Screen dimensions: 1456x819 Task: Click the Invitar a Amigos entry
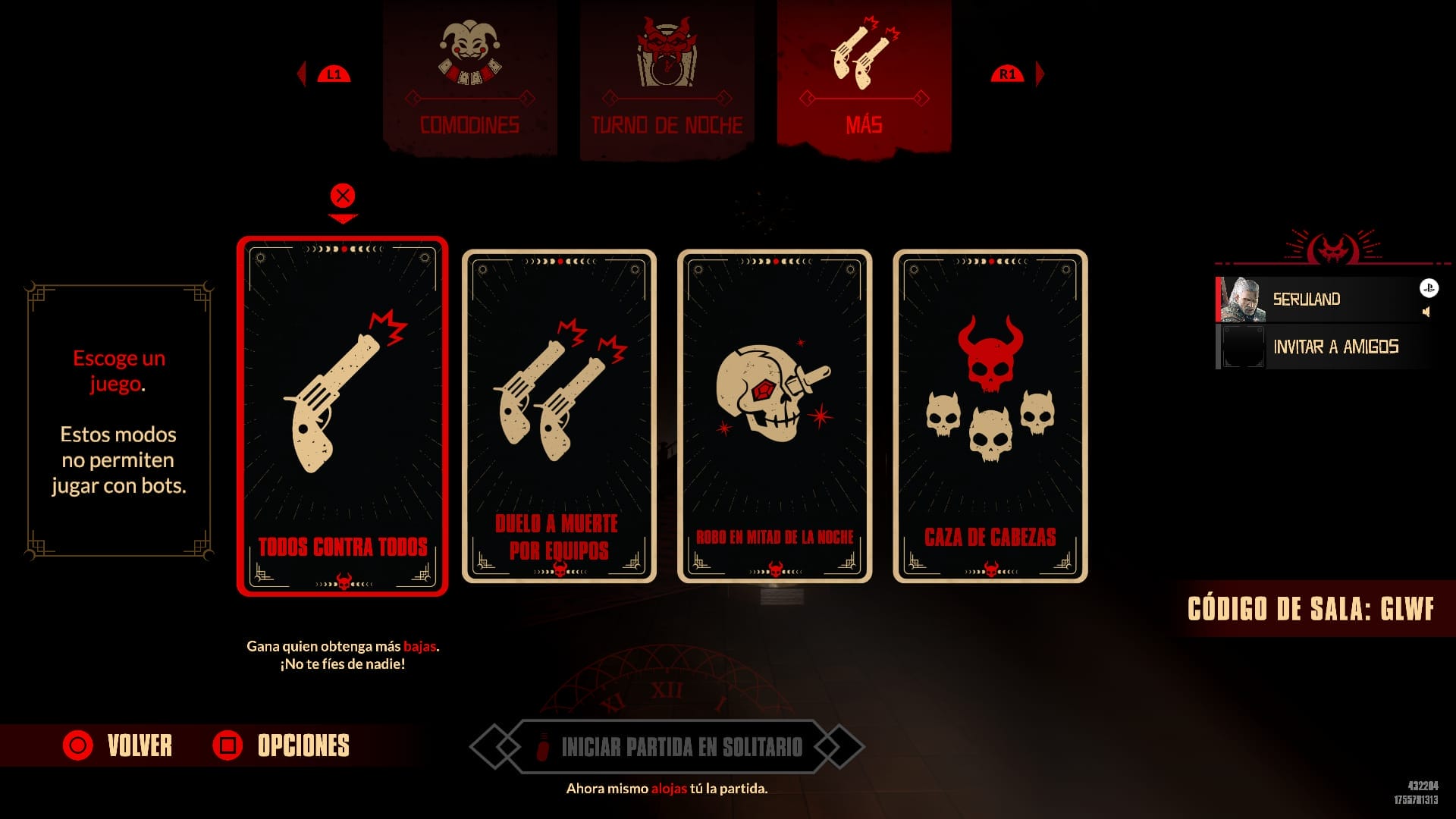coord(1337,347)
